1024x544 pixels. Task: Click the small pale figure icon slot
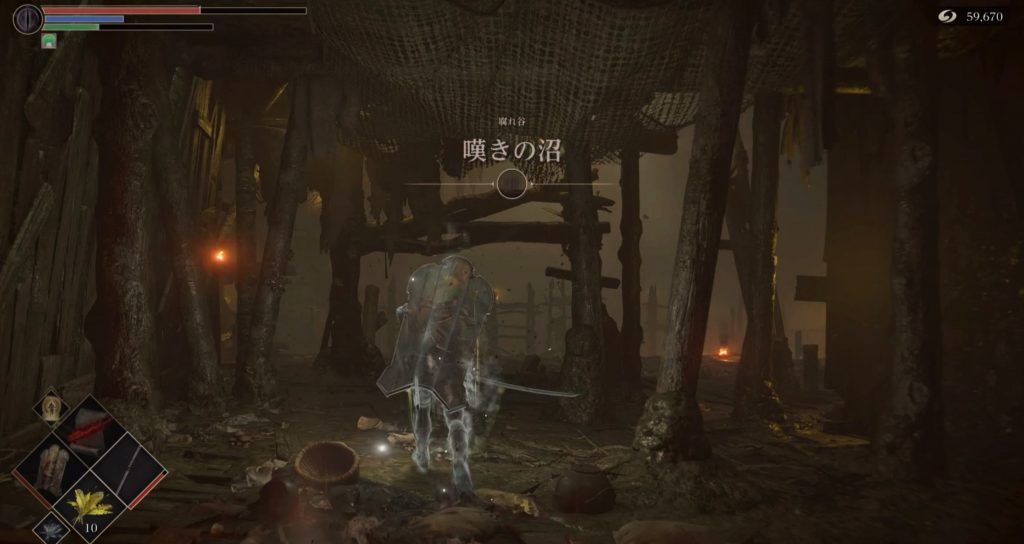50,408
